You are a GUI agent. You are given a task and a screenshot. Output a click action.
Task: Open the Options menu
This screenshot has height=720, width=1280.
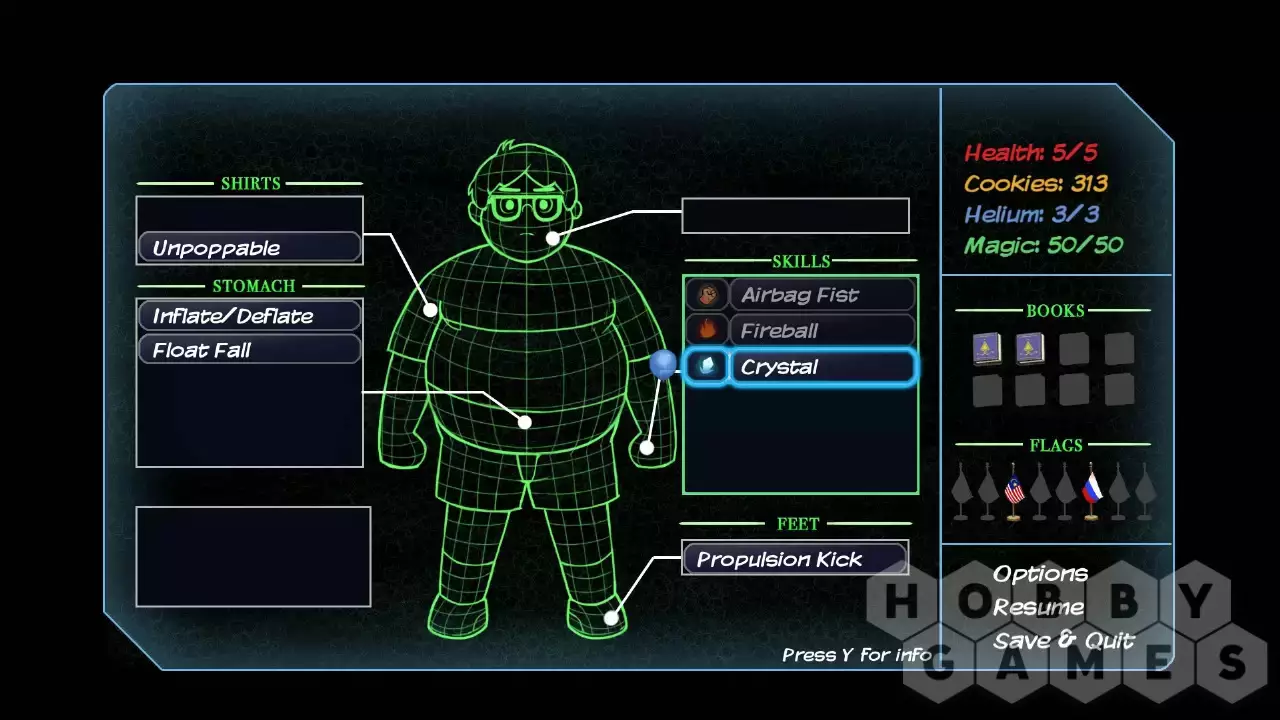tap(1040, 574)
